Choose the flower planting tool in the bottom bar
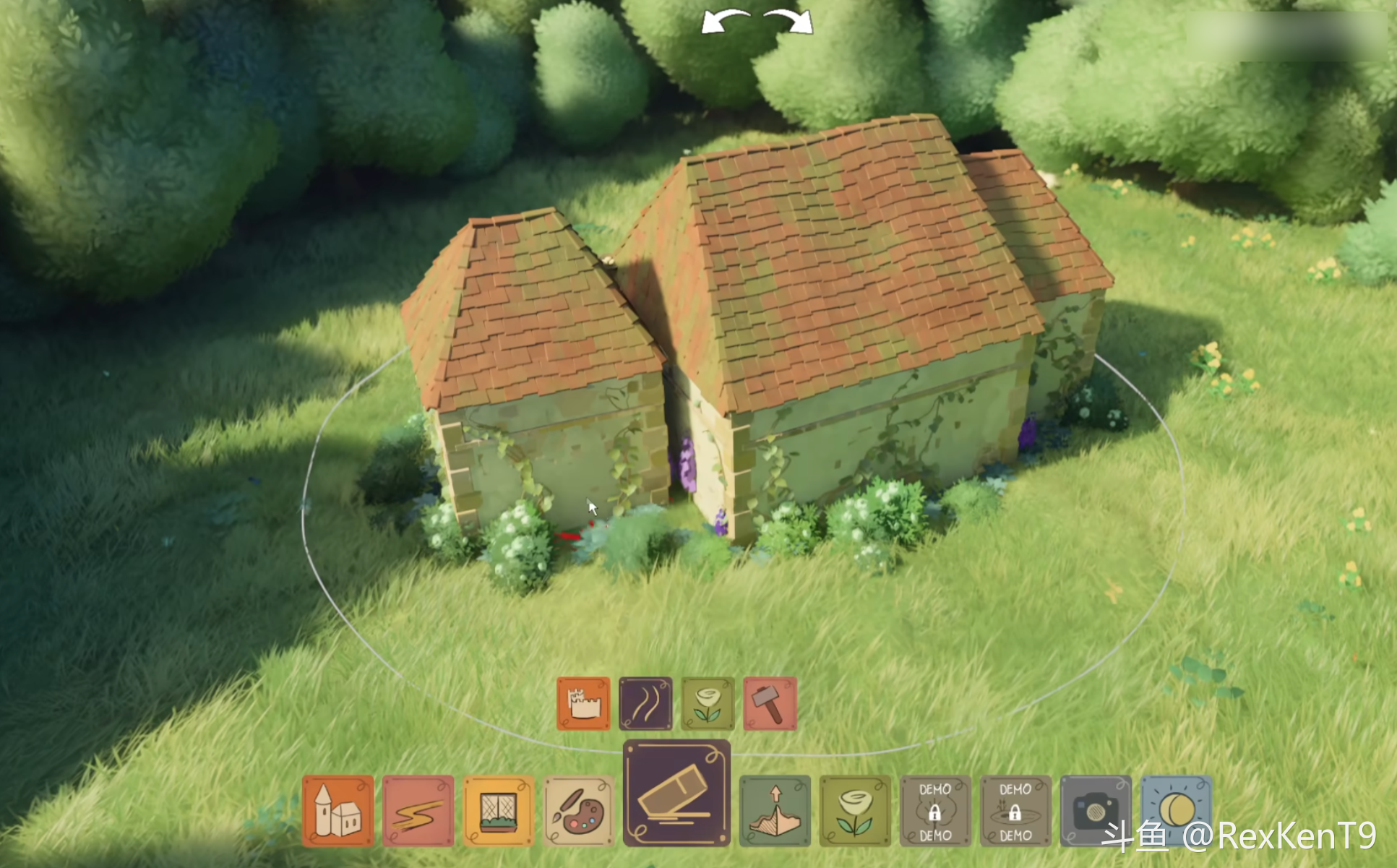 (855, 810)
